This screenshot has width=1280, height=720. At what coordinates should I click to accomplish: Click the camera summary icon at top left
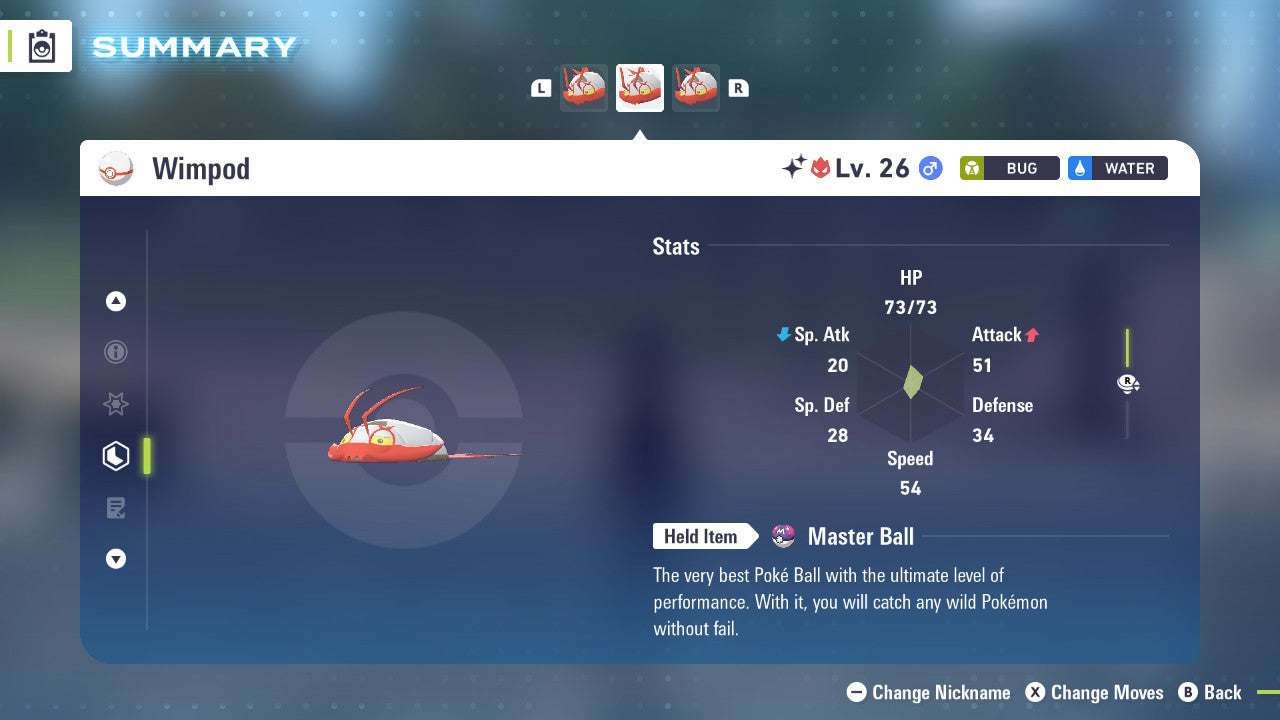click(40, 45)
